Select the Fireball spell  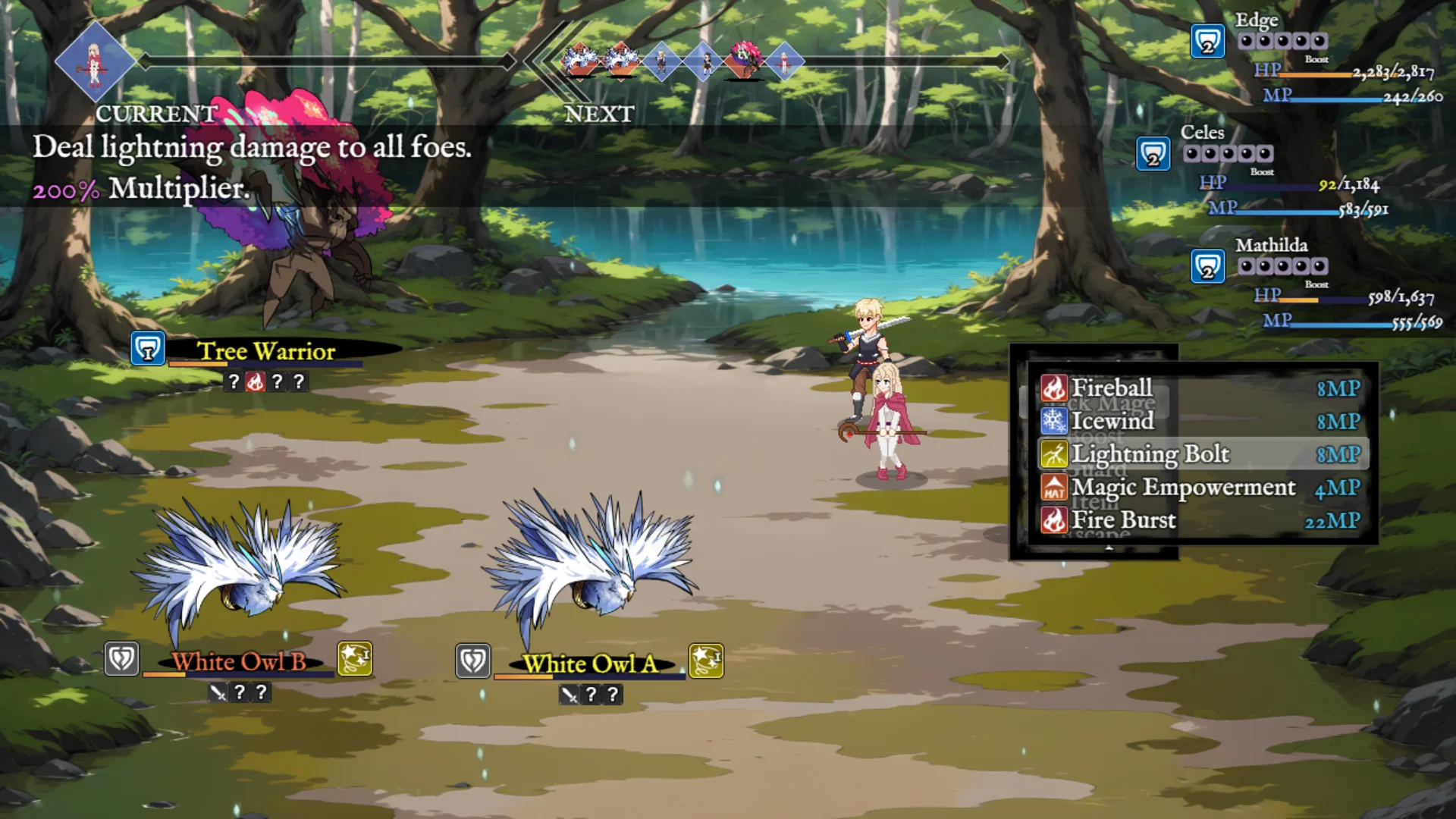(x=1111, y=388)
